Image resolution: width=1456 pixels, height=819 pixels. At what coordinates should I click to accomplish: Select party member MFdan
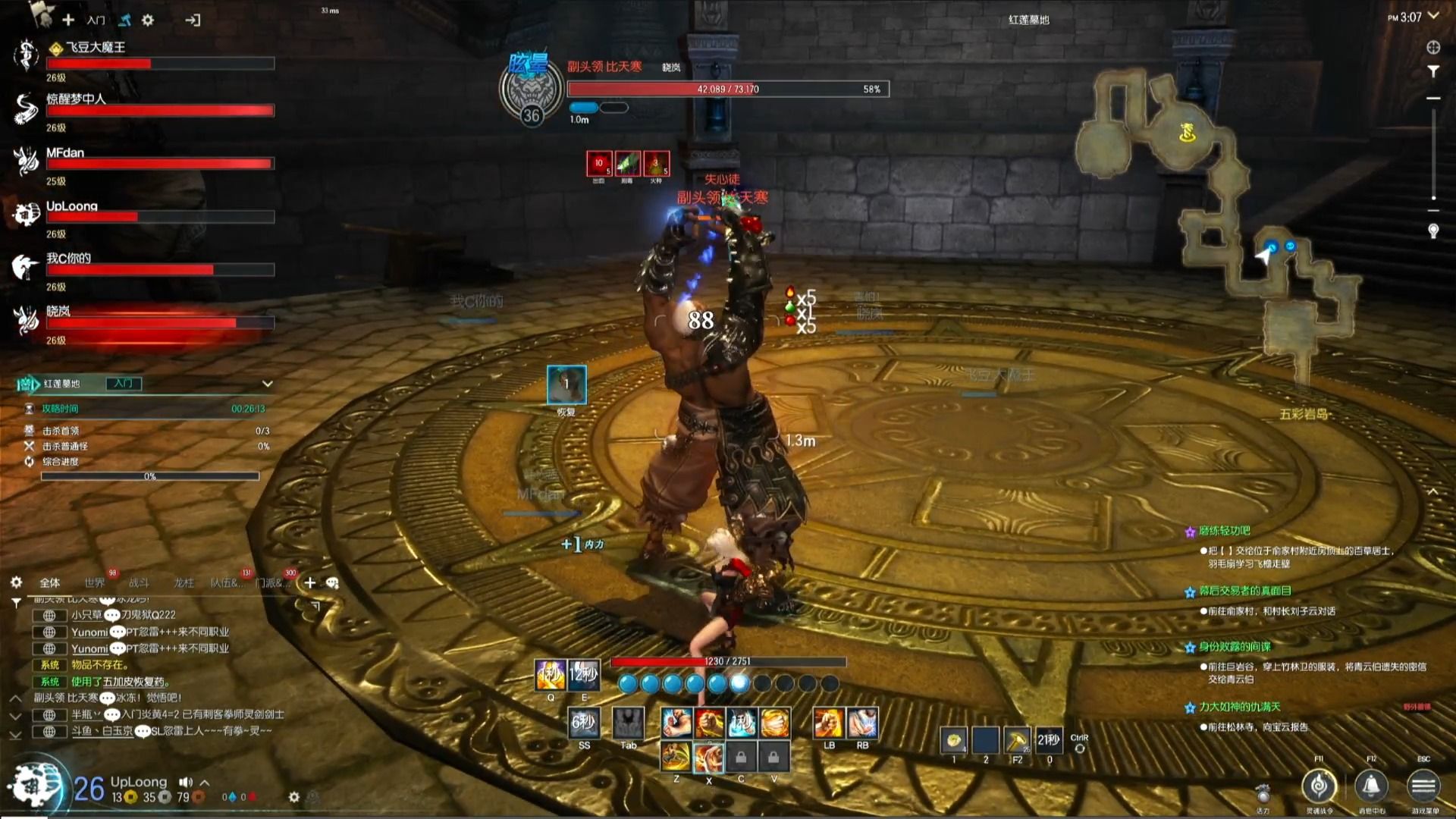65,152
